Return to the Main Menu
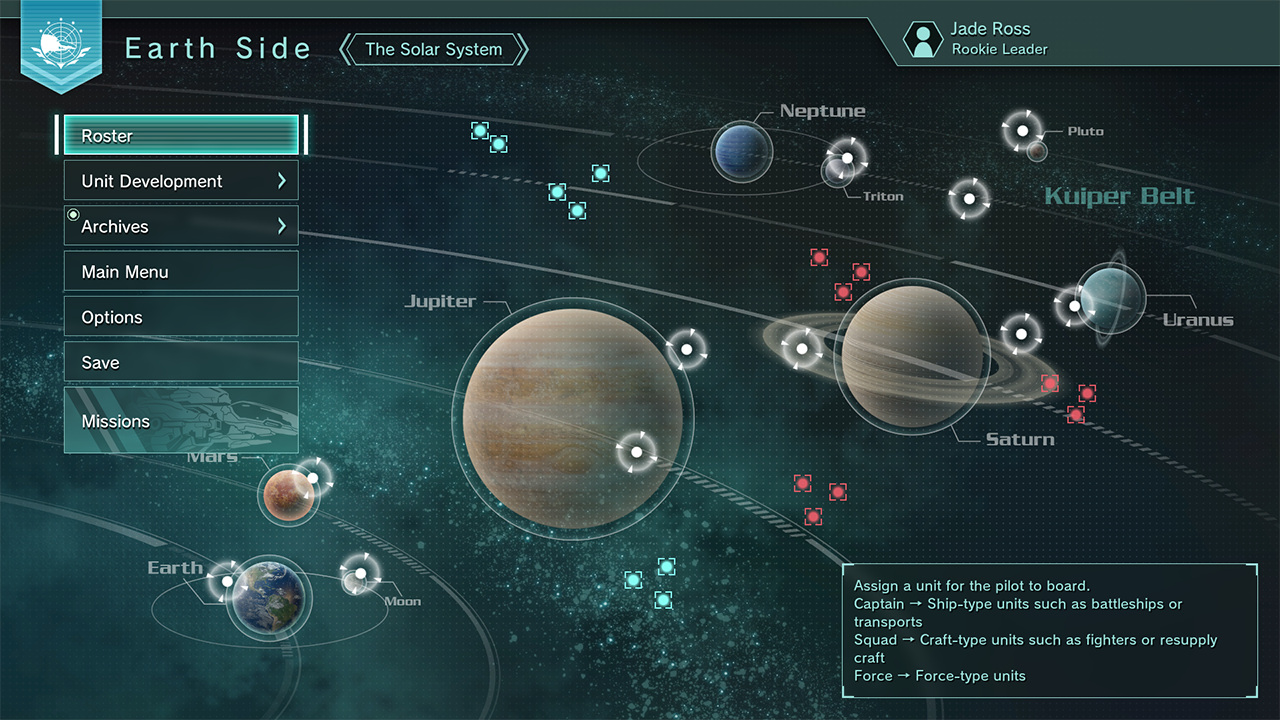Screen dimensions: 1280x720 coord(181,272)
